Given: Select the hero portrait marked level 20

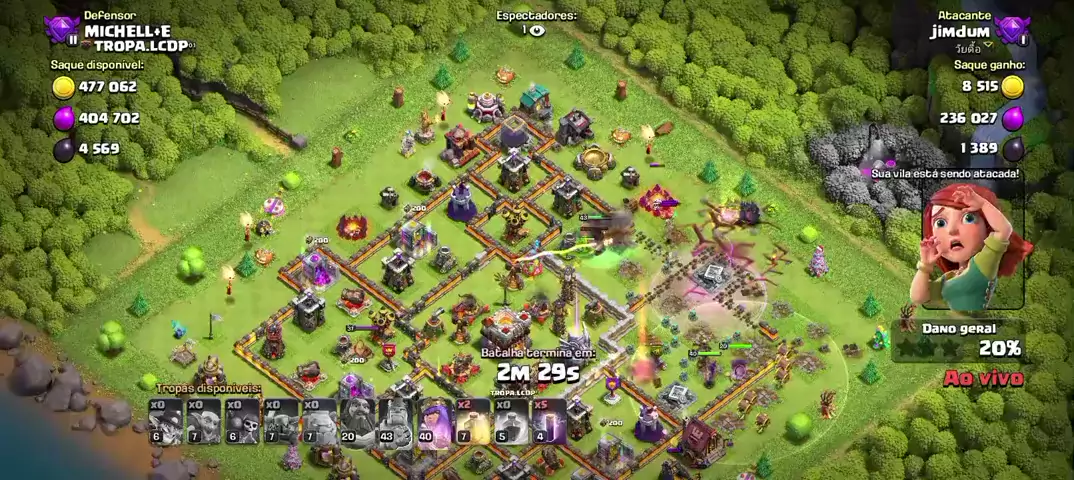Looking at the screenshot, I should pyautogui.click(x=356, y=421).
